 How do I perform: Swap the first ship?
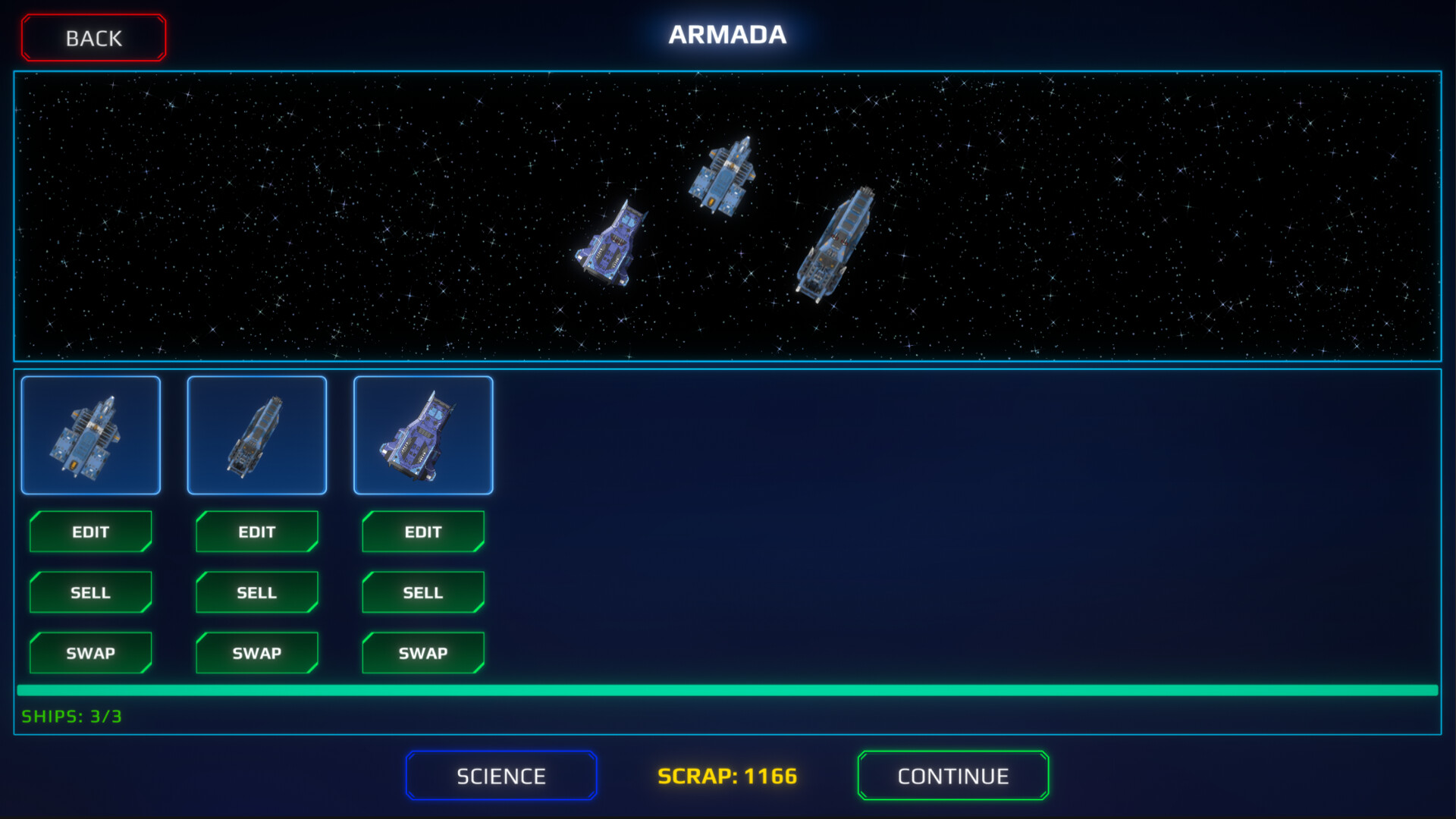coord(90,652)
